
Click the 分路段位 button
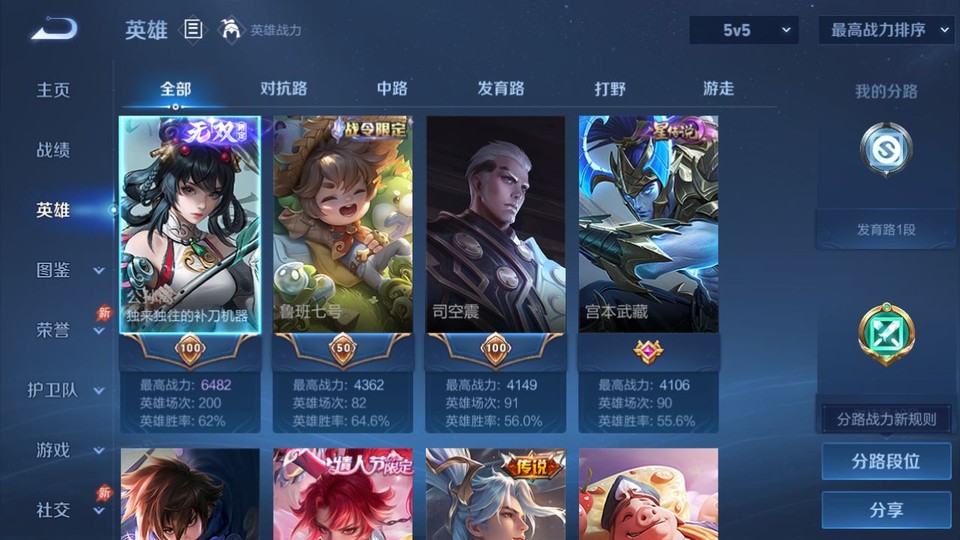tap(886, 462)
